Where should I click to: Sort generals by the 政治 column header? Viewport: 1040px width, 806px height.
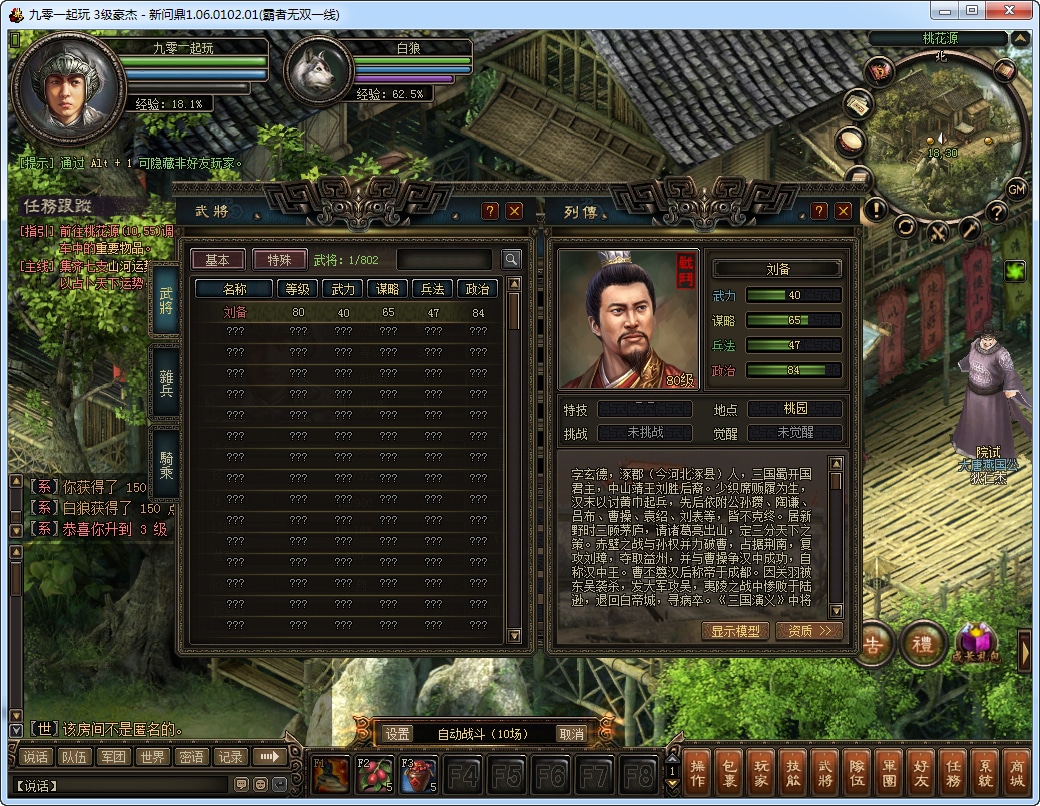[x=478, y=289]
